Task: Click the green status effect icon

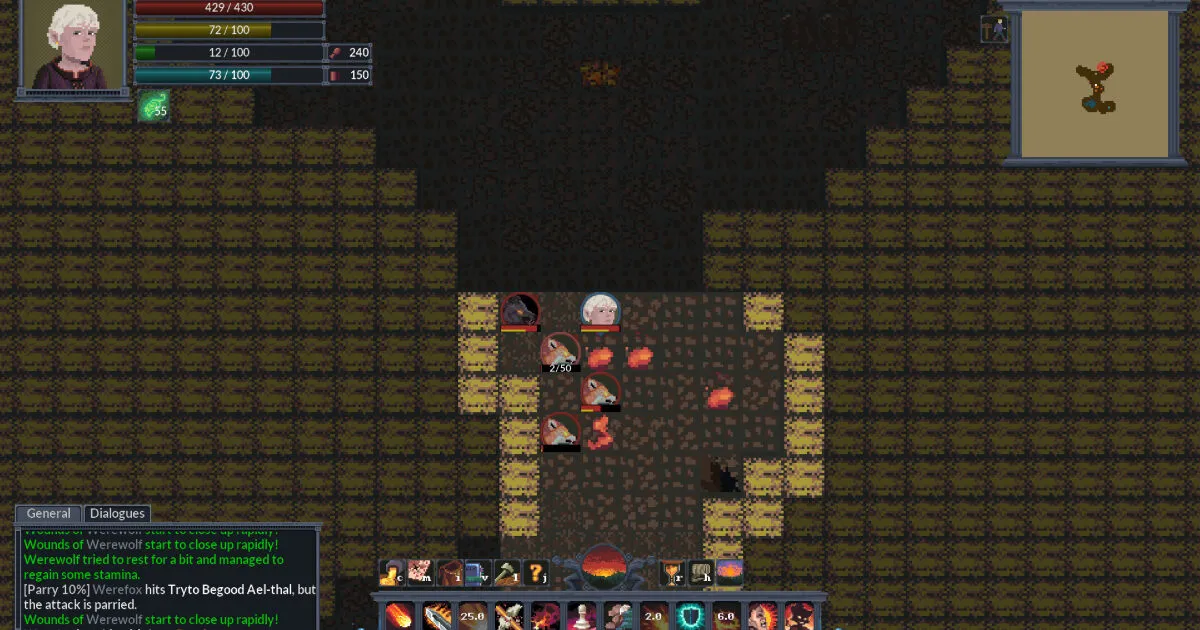Action: click(x=153, y=107)
